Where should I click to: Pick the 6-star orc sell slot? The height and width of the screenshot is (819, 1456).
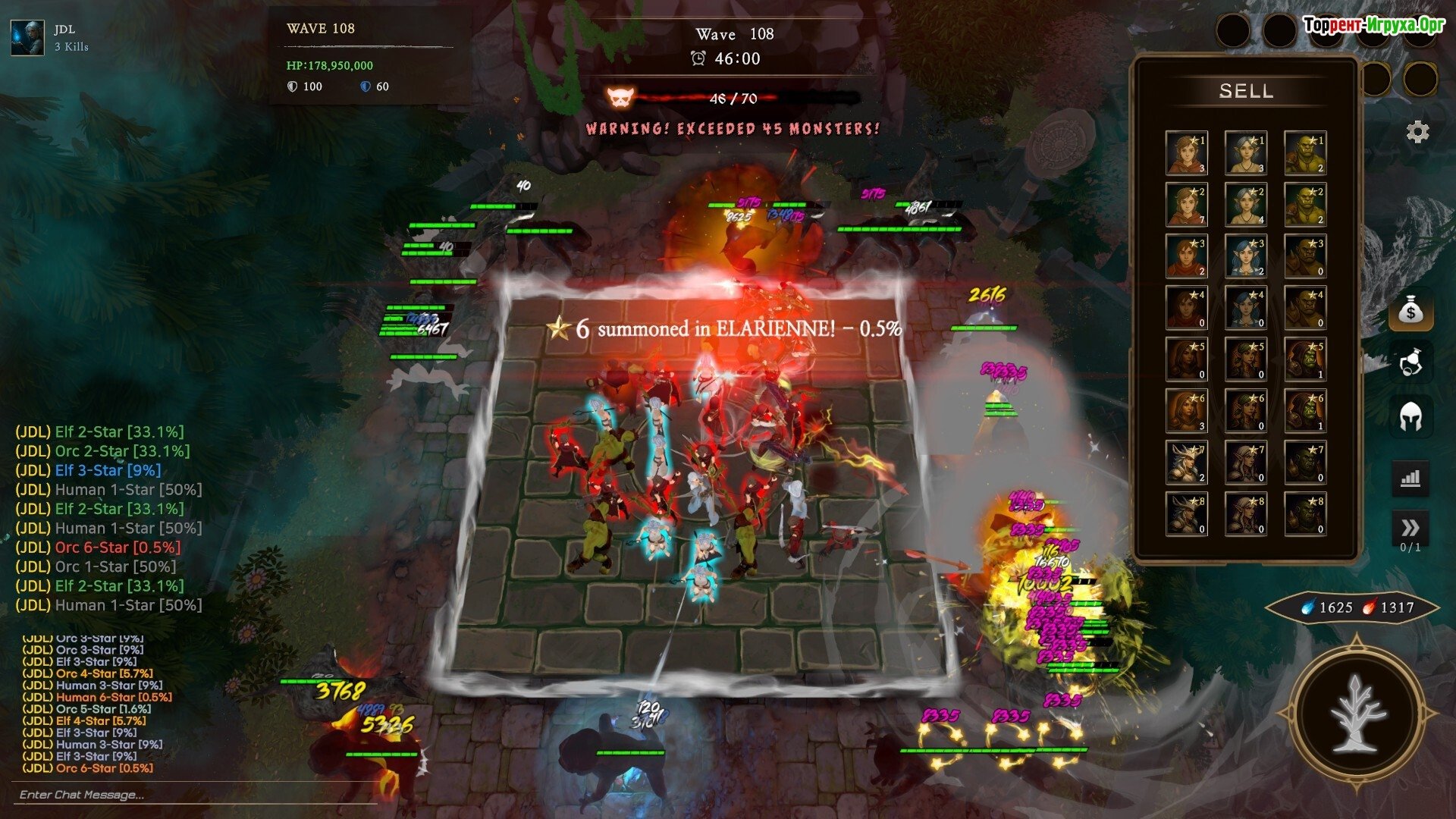[1304, 411]
